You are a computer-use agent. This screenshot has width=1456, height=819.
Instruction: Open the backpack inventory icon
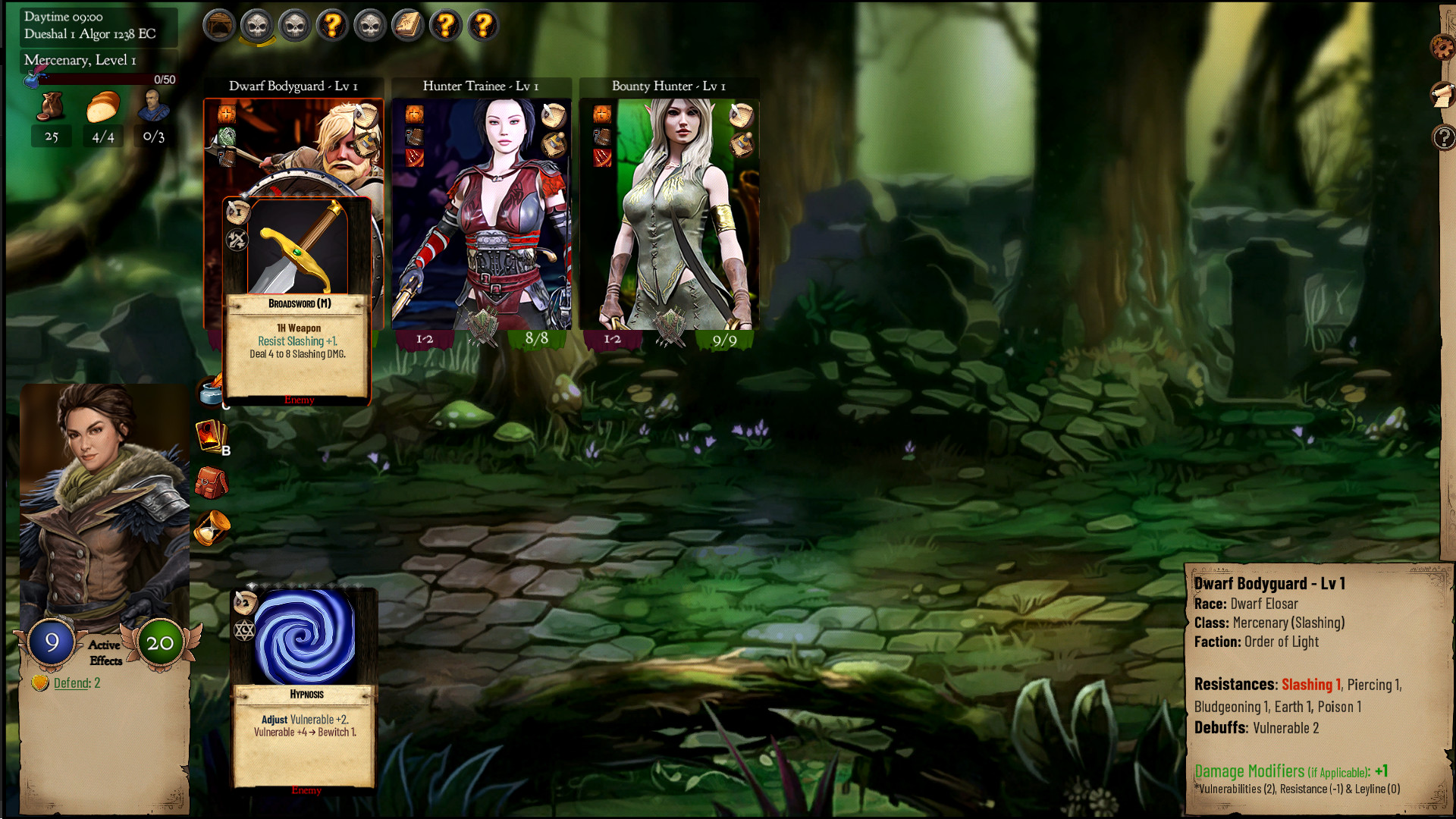click(212, 484)
